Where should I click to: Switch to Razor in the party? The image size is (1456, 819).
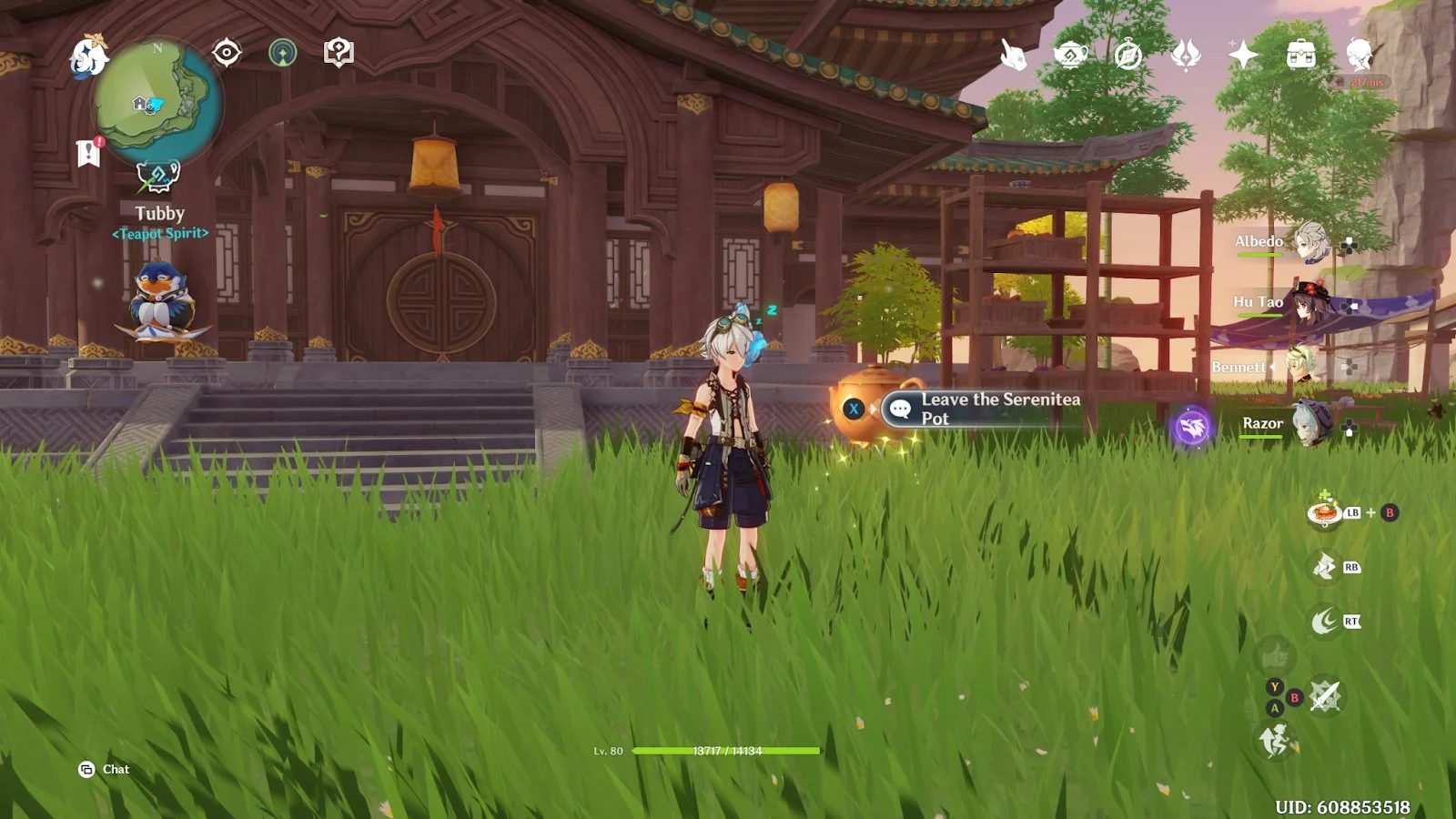tap(1310, 424)
